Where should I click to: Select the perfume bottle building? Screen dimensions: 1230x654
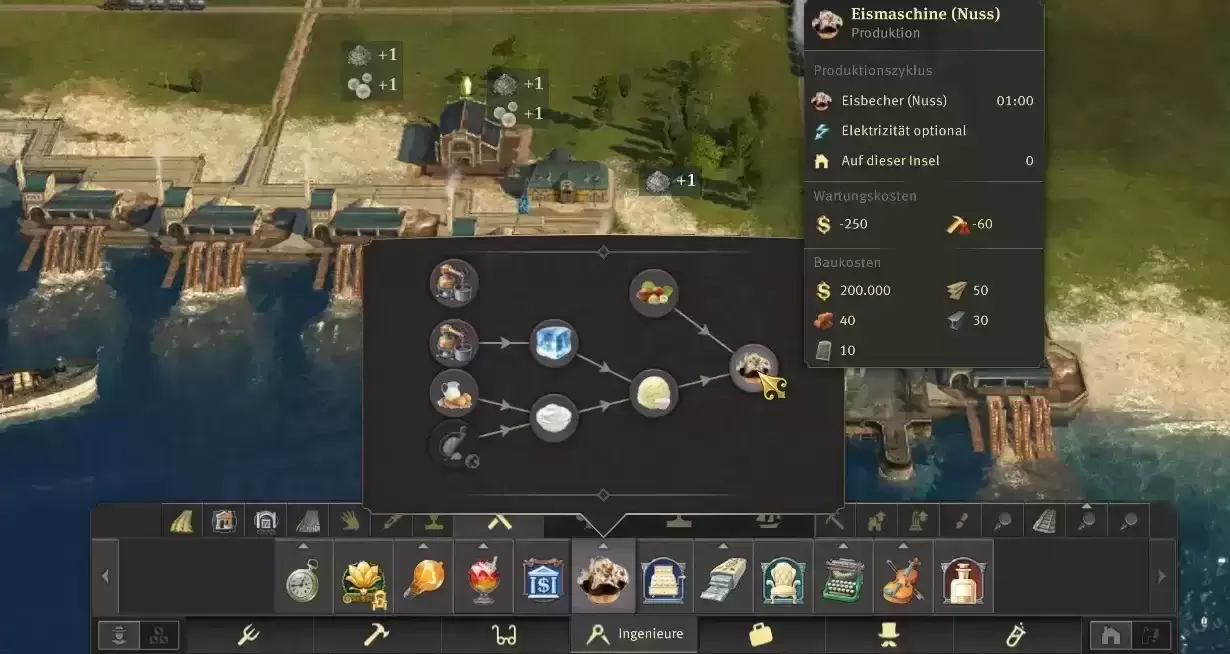[x=963, y=579]
